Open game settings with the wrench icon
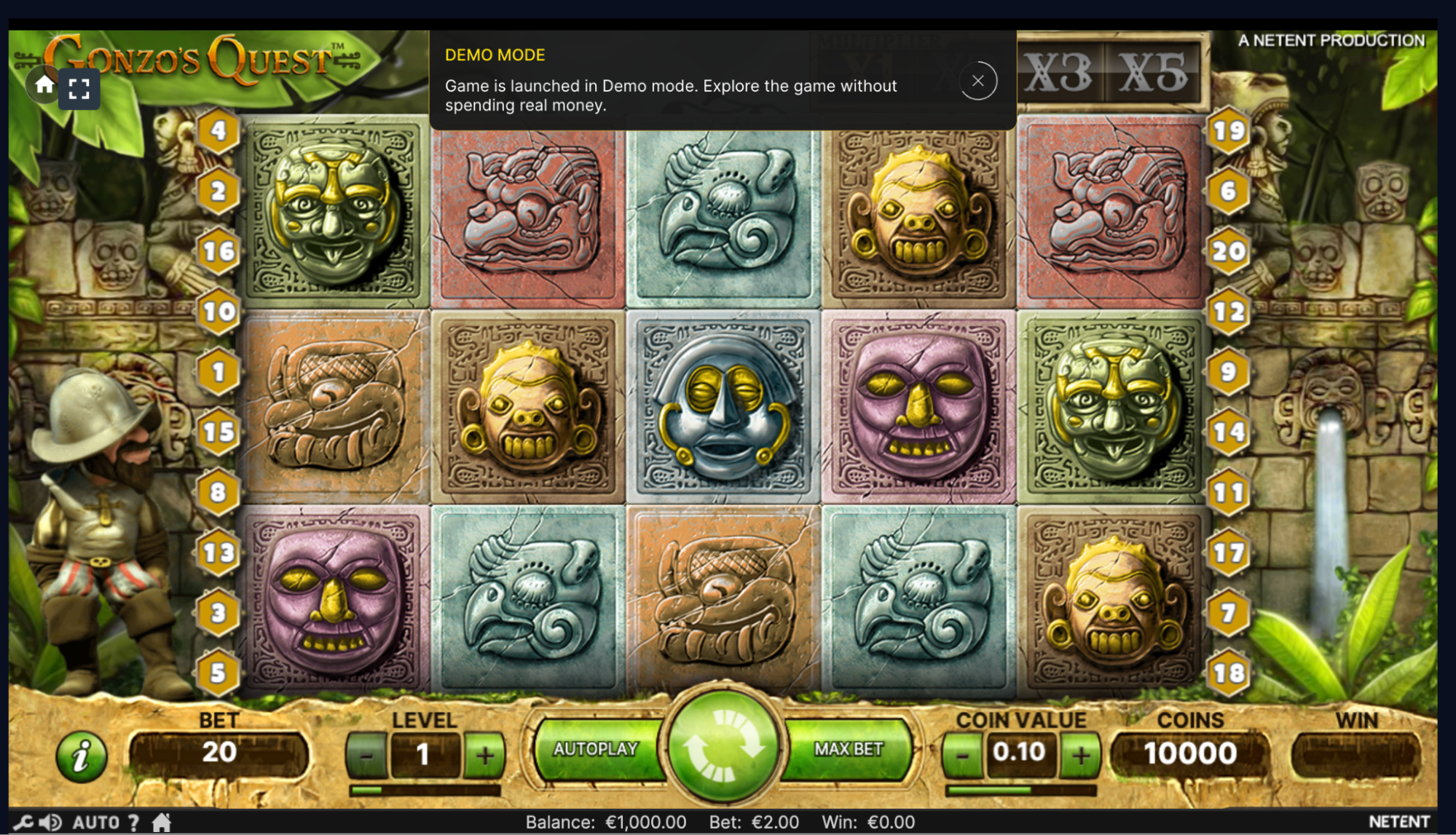The width and height of the screenshot is (1456, 835). click(x=23, y=821)
